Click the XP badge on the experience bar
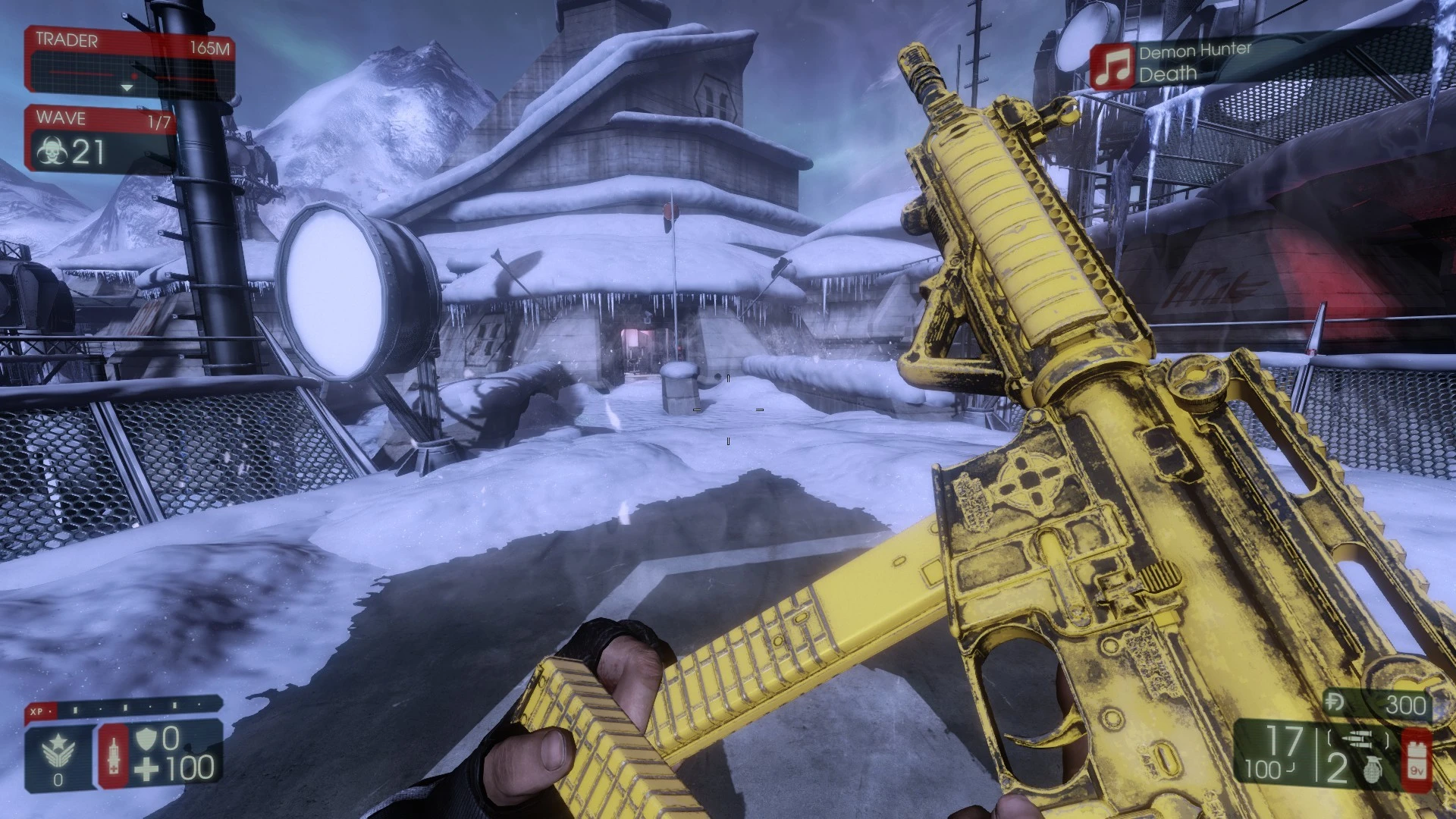1456x819 pixels. [x=38, y=711]
